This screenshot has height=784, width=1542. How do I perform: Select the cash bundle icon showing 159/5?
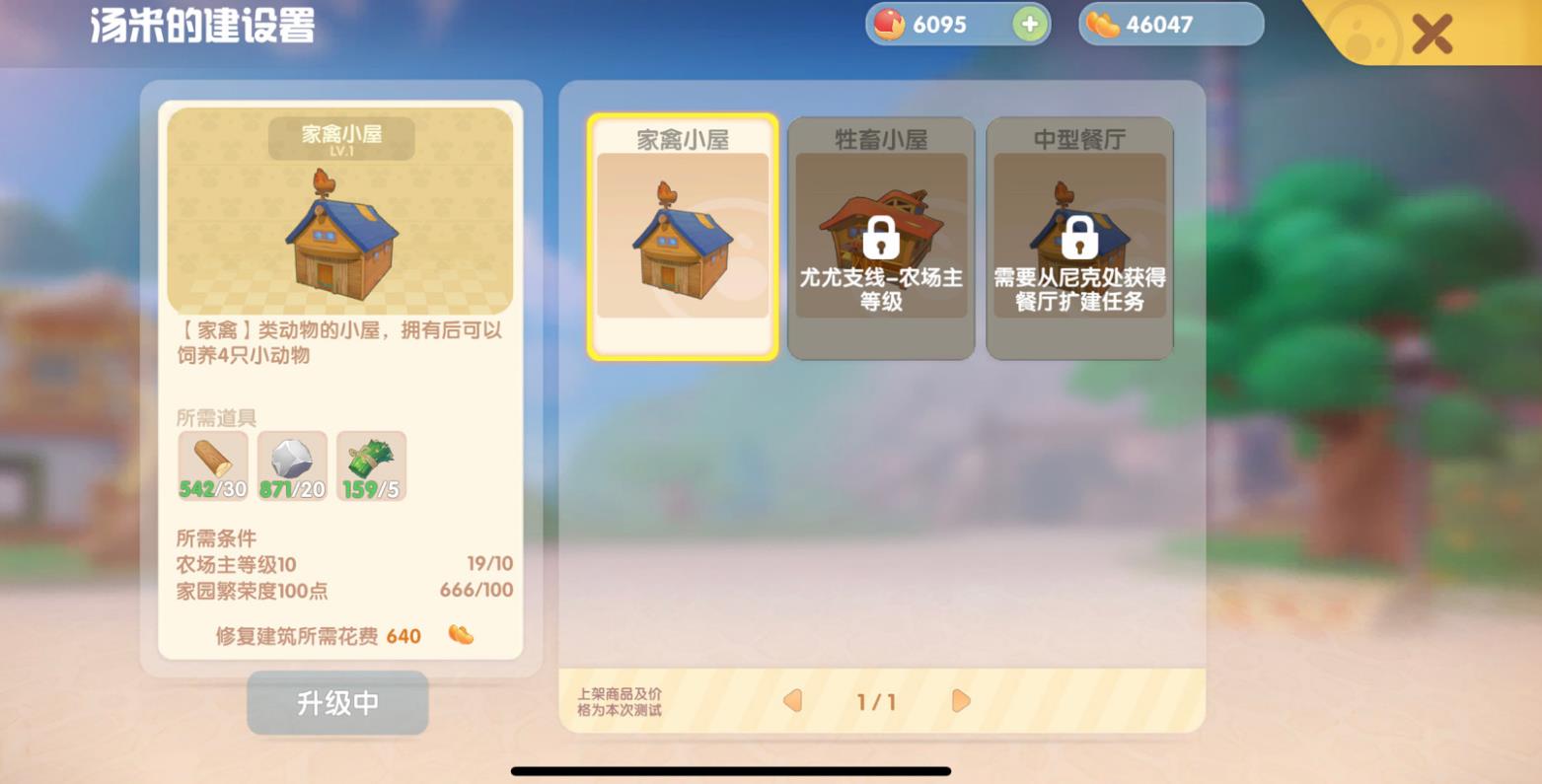pyautogui.click(x=370, y=465)
